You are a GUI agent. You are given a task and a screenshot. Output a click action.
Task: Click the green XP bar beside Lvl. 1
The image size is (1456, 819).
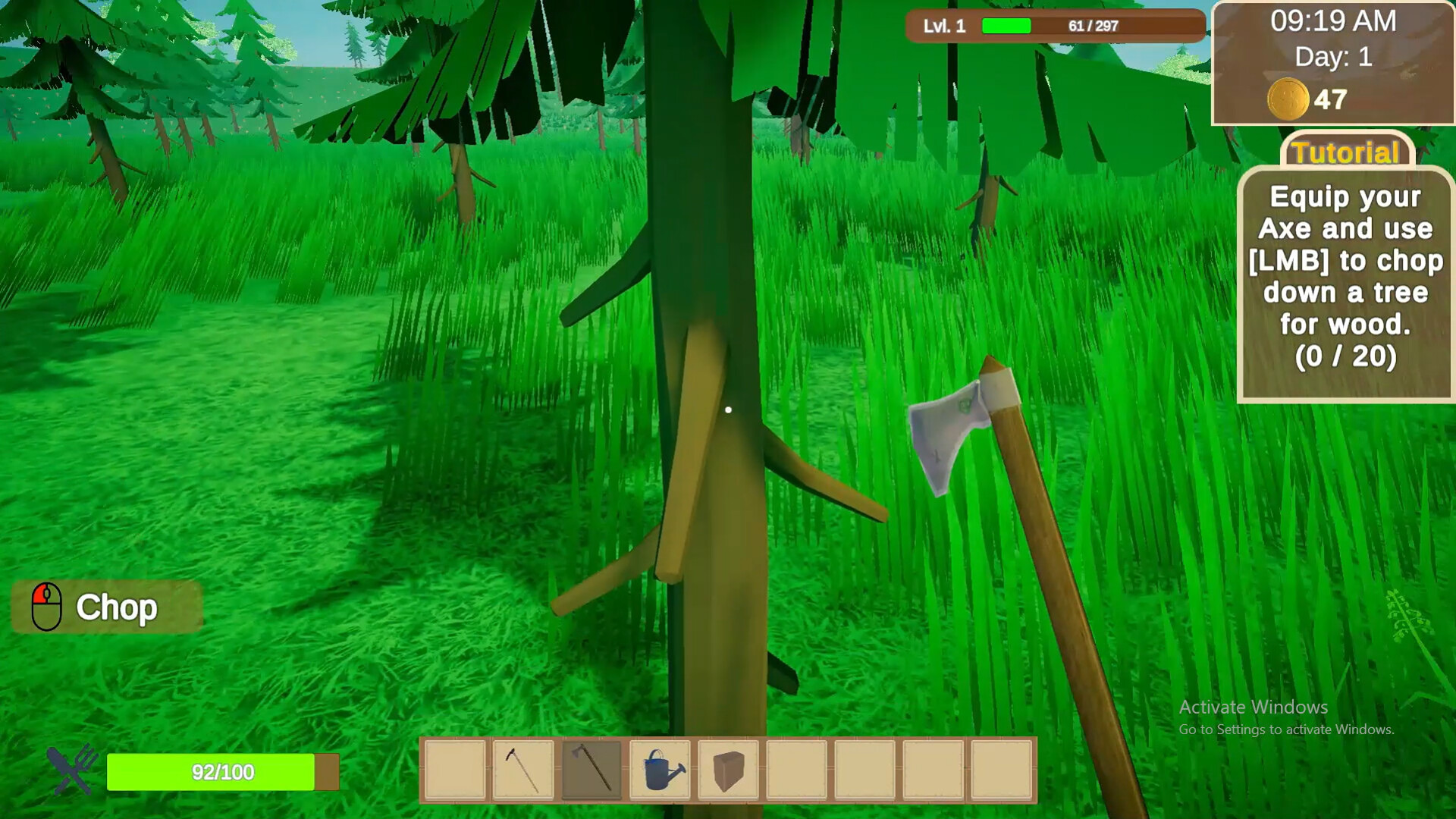pyautogui.click(x=1005, y=25)
